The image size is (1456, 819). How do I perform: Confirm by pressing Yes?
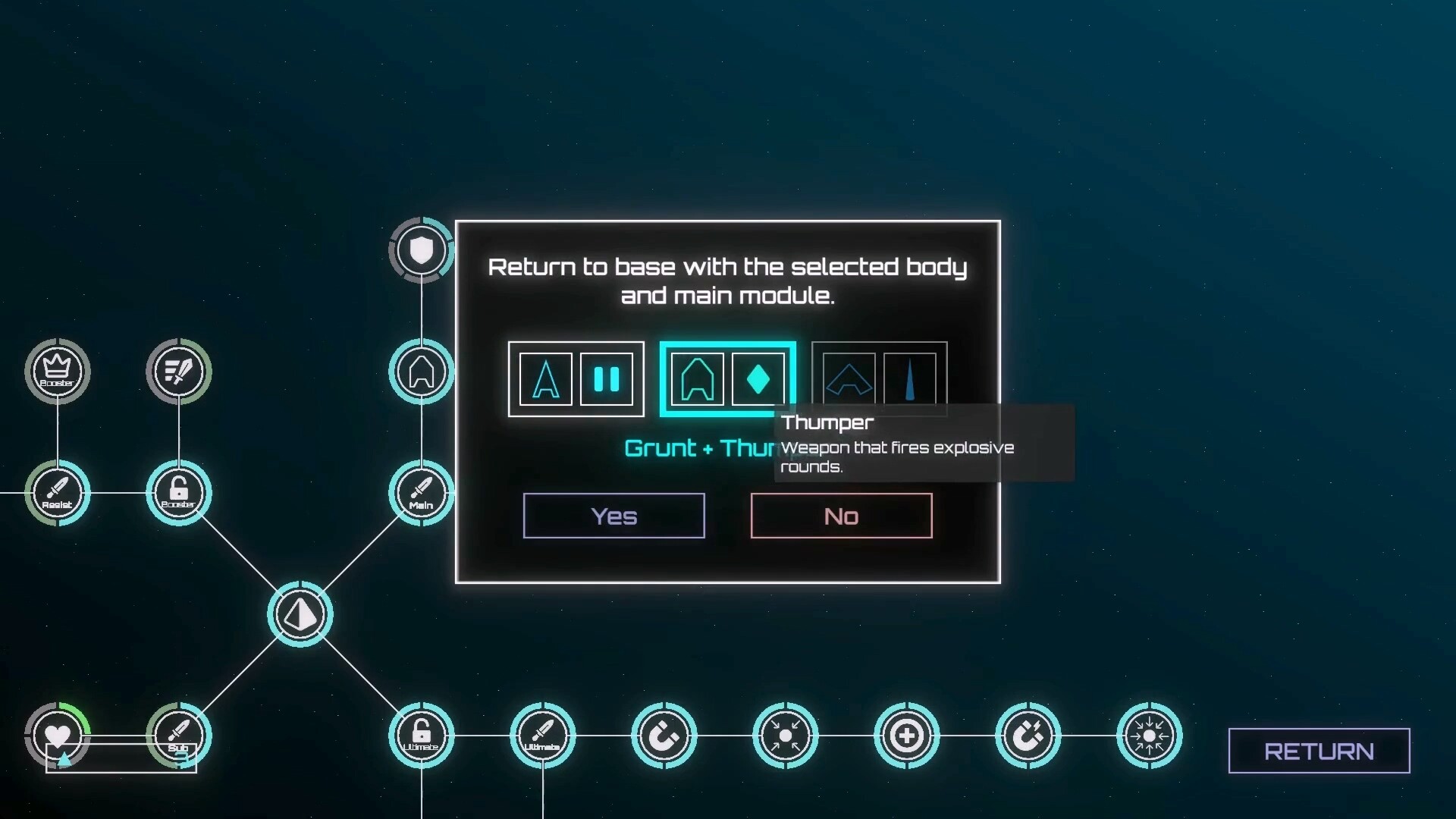[x=613, y=516]
